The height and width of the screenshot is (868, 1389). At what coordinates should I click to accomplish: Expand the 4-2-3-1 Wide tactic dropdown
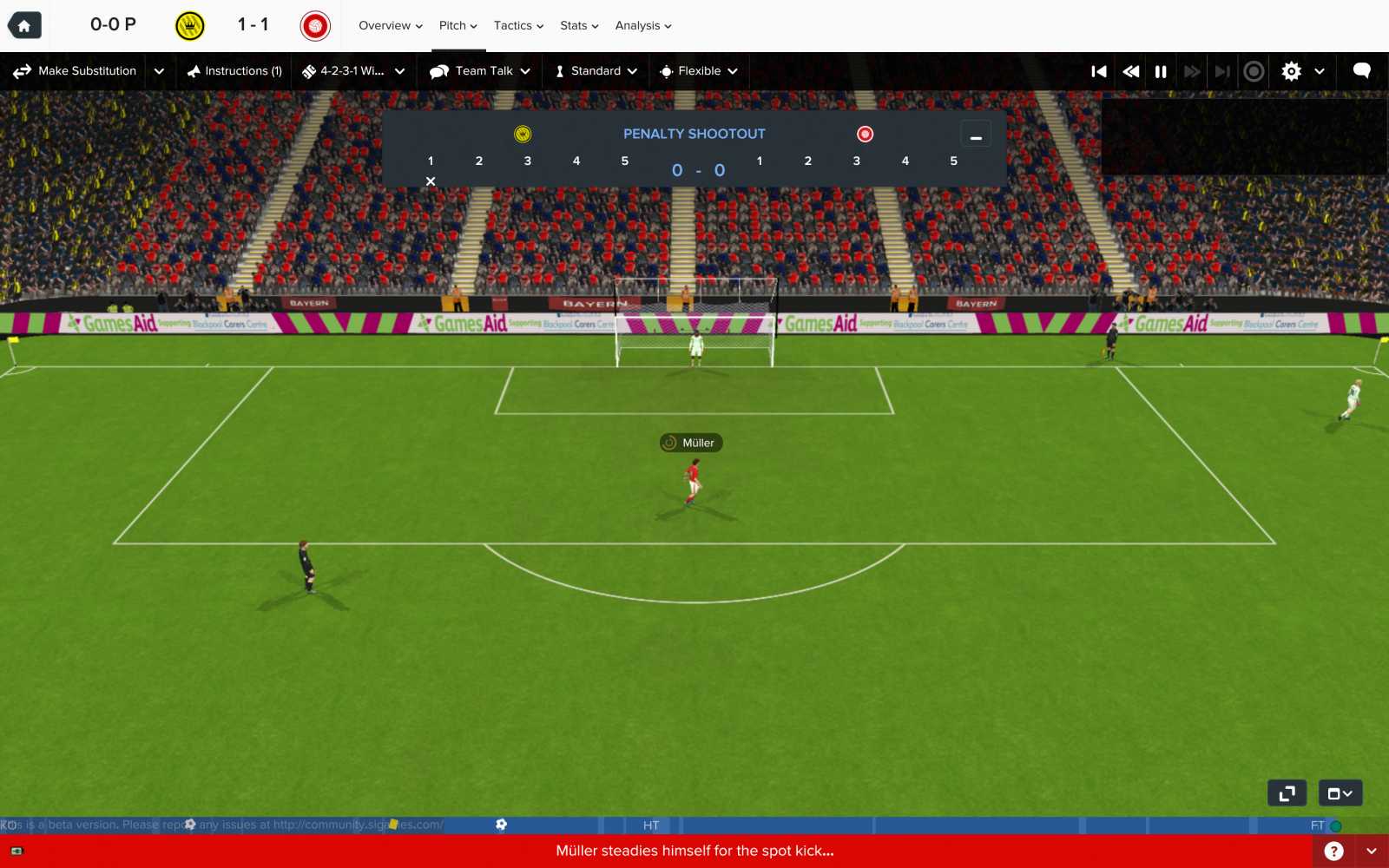[399, 71]
